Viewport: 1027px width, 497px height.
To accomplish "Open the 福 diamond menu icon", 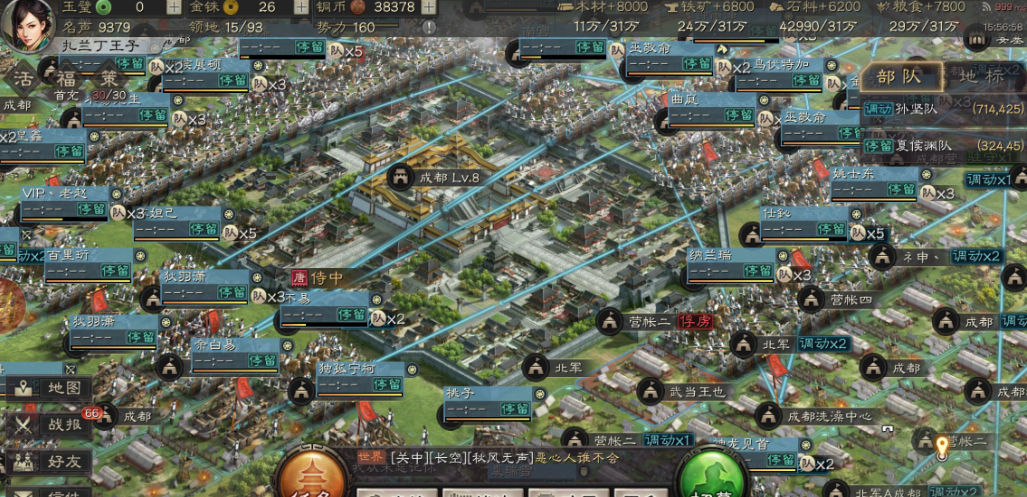I will coord(65,80).
